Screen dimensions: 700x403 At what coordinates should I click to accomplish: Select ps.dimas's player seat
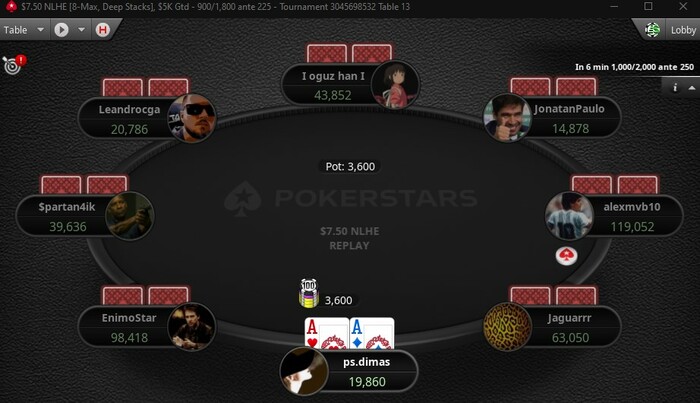(x=349, y=372)
